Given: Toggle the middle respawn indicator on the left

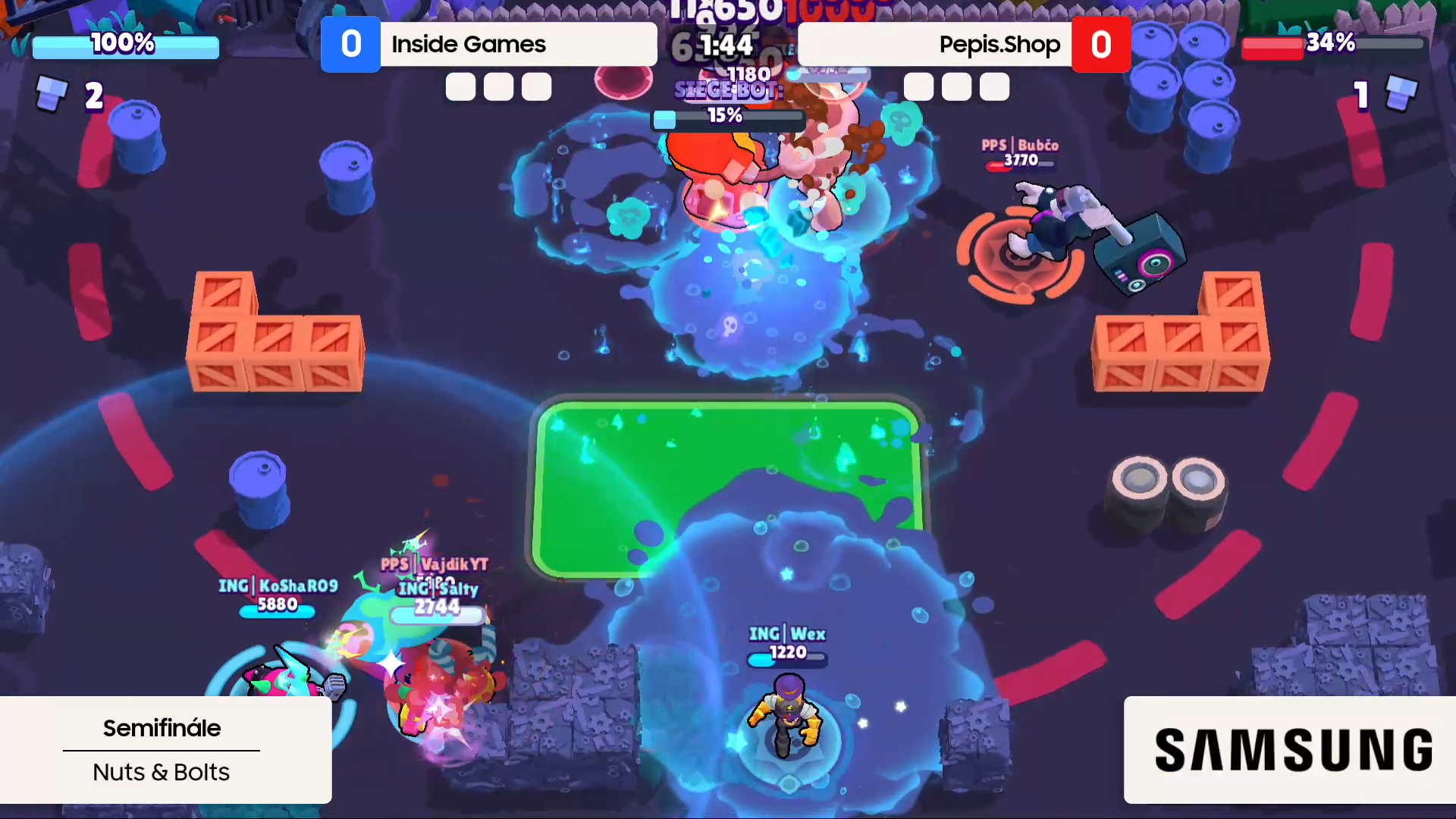Looking at the screenshot, I should coord(498,86).
